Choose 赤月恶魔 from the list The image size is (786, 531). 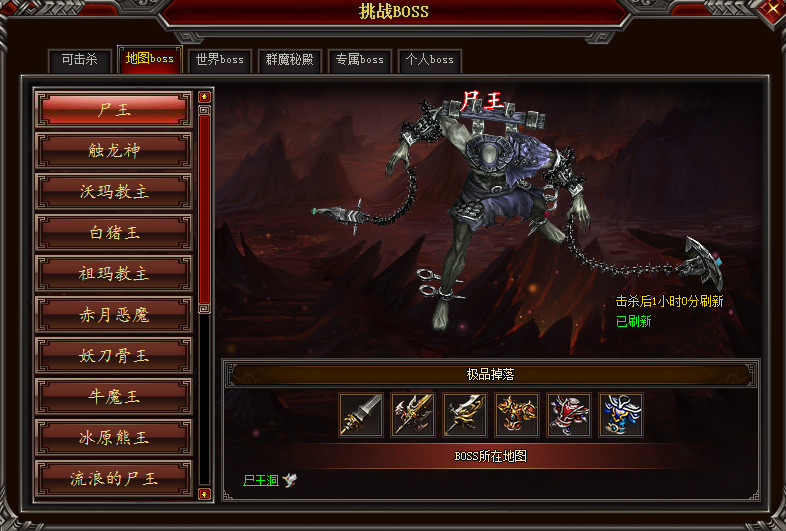[x=113, y=315]
